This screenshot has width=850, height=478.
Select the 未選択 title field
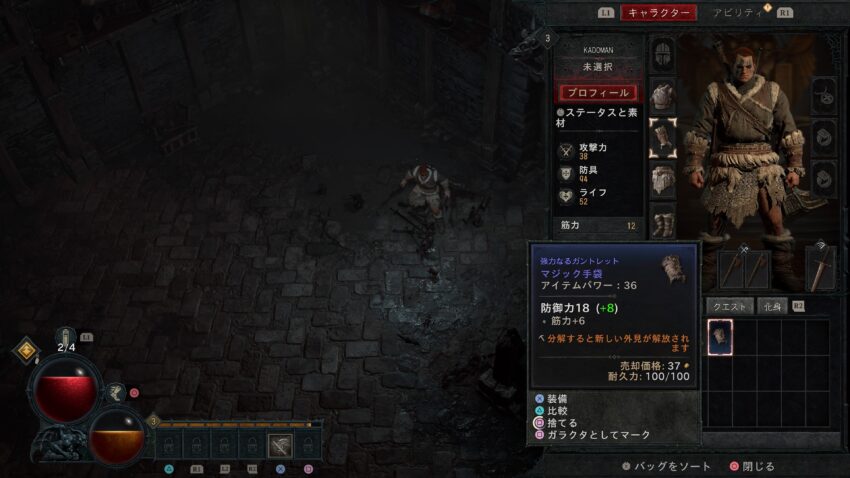point(597,67)
